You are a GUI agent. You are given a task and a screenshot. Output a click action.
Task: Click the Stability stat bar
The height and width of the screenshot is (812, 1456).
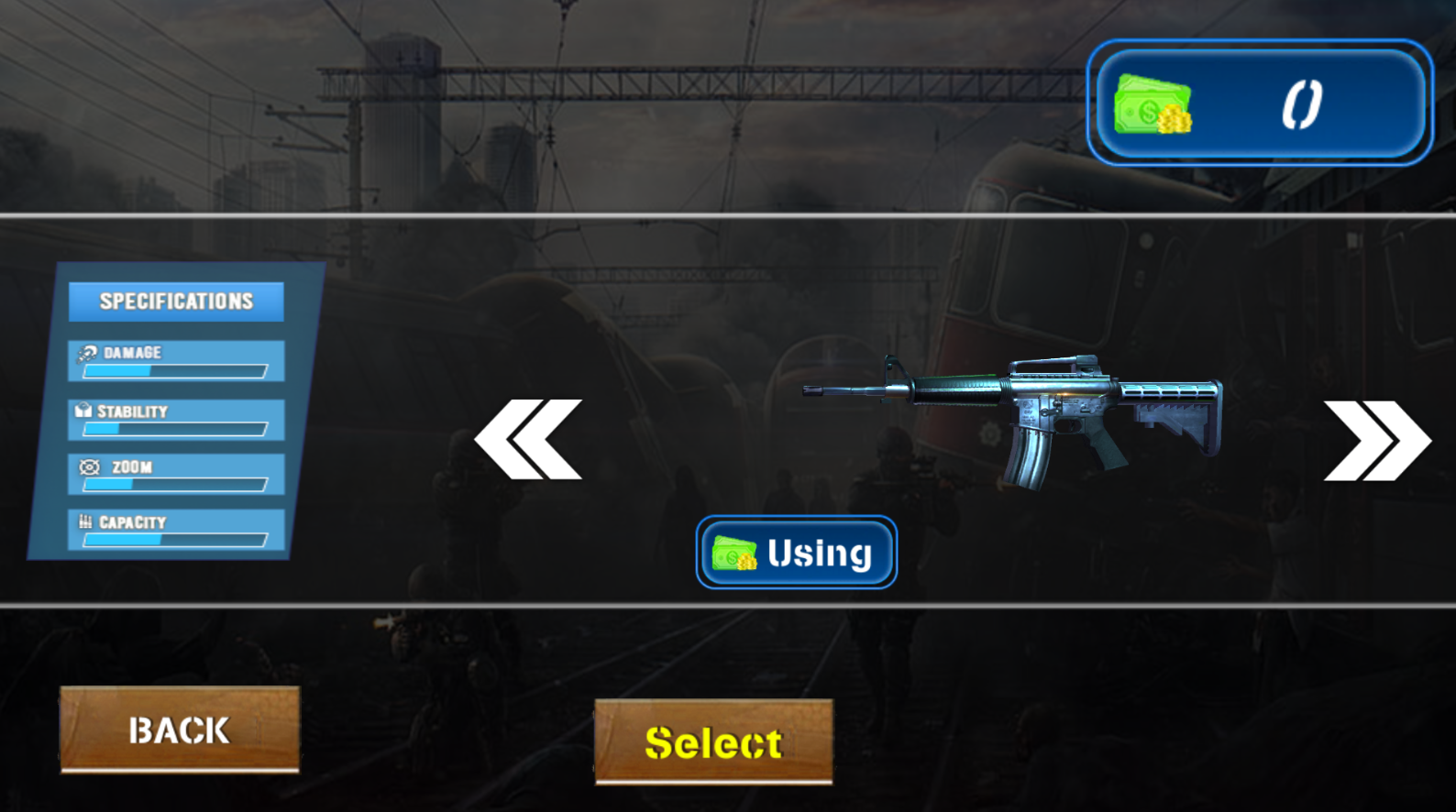174,430
